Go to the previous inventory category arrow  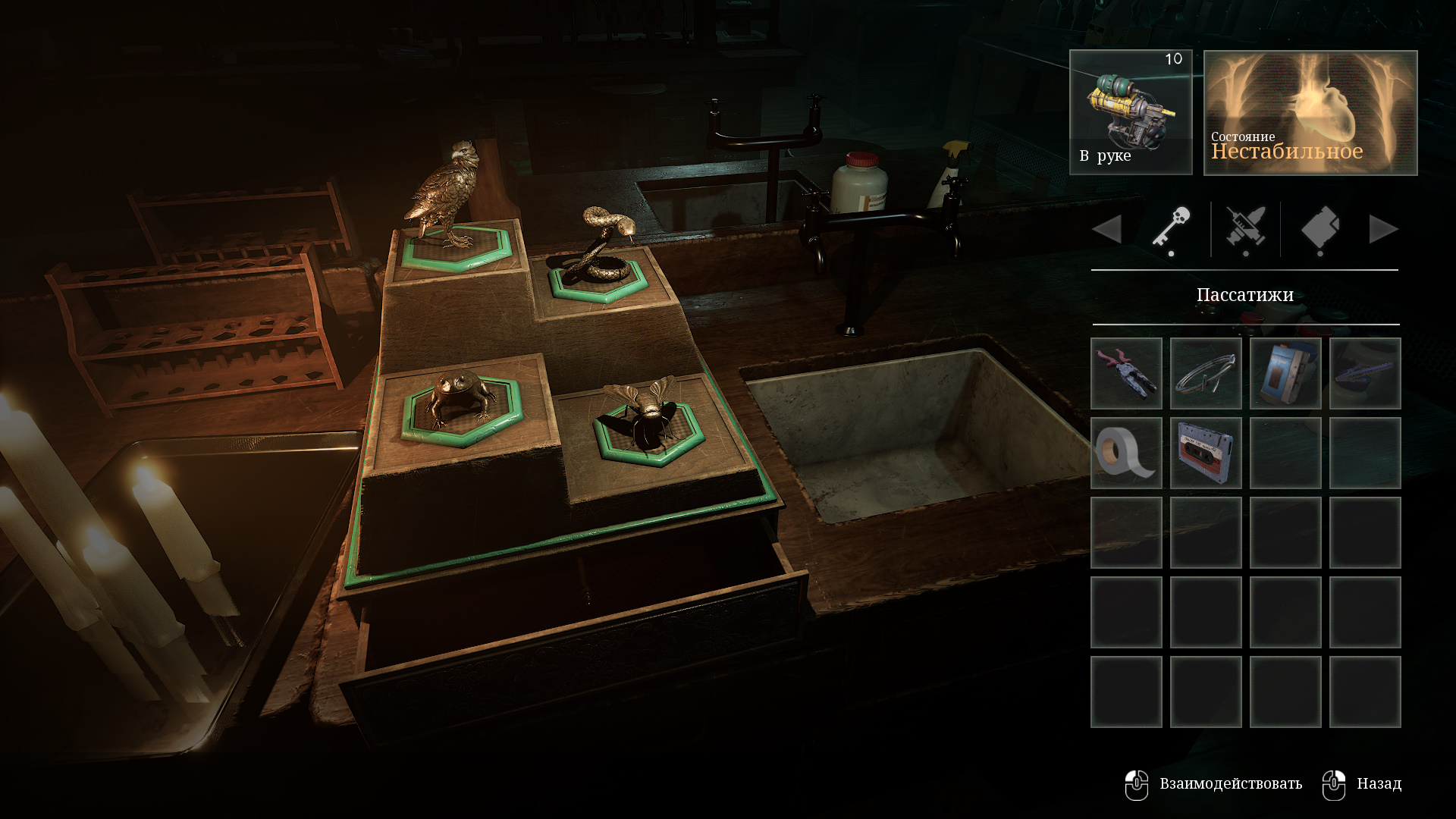click(x=1107, y=229)
